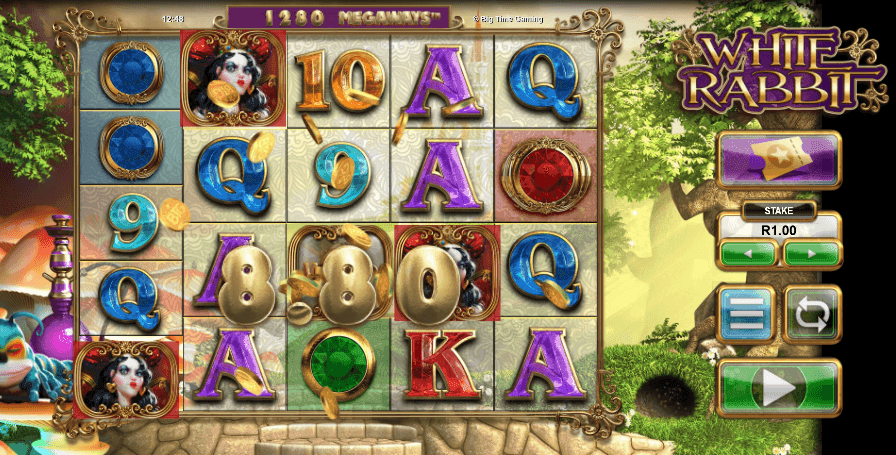Open the autoplay options with the looping arrows
896x455 pixels.
point(812,315)
